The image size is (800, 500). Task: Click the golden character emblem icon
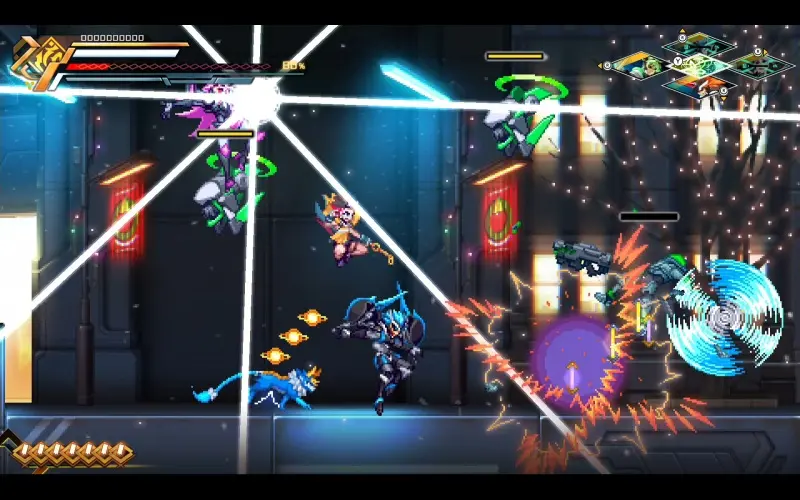36,63
